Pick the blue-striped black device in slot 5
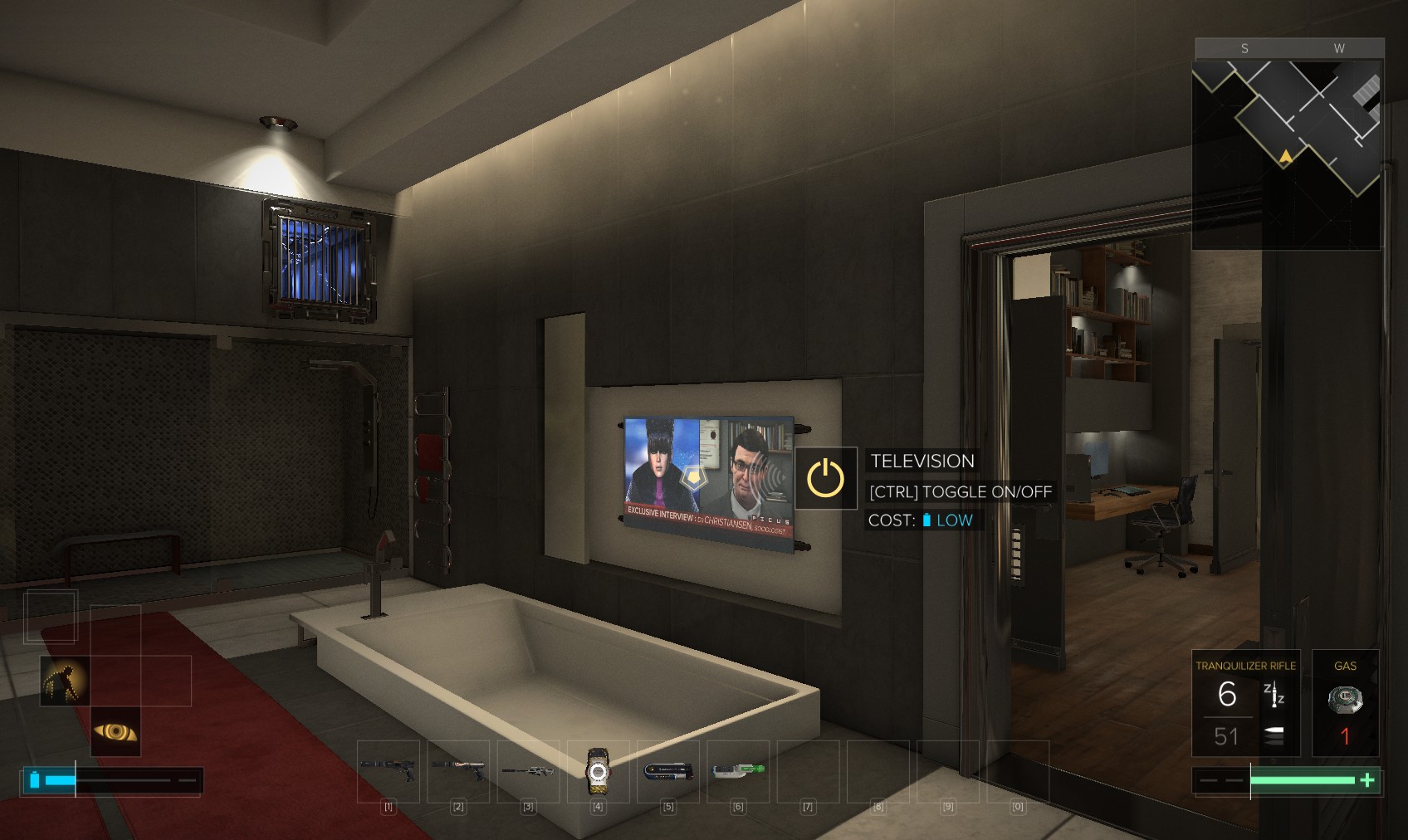The width and height of the screenshot is (1408, 840). point(668,771)
